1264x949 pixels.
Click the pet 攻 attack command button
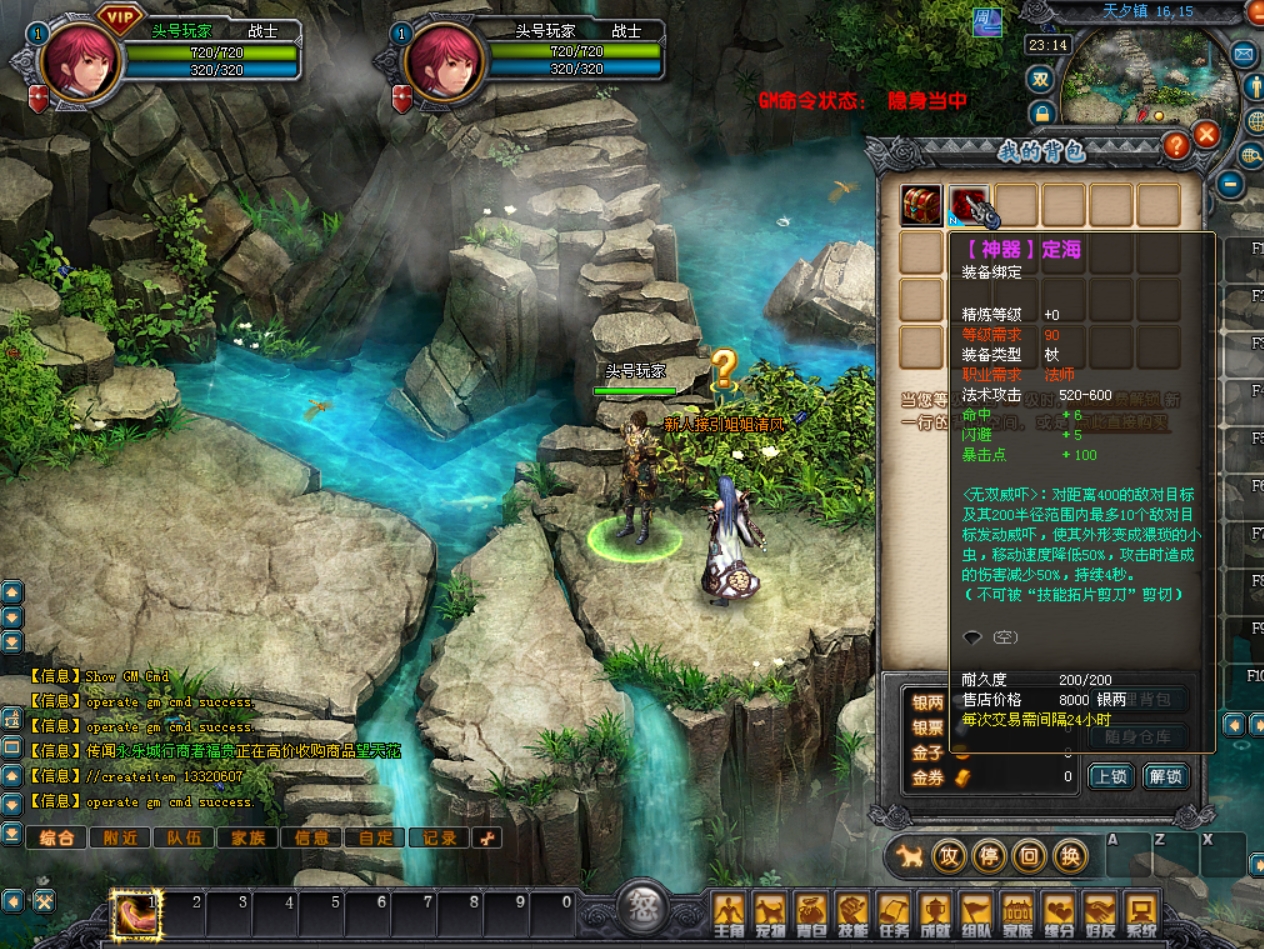pyautogui.click(x=948, y=856)
